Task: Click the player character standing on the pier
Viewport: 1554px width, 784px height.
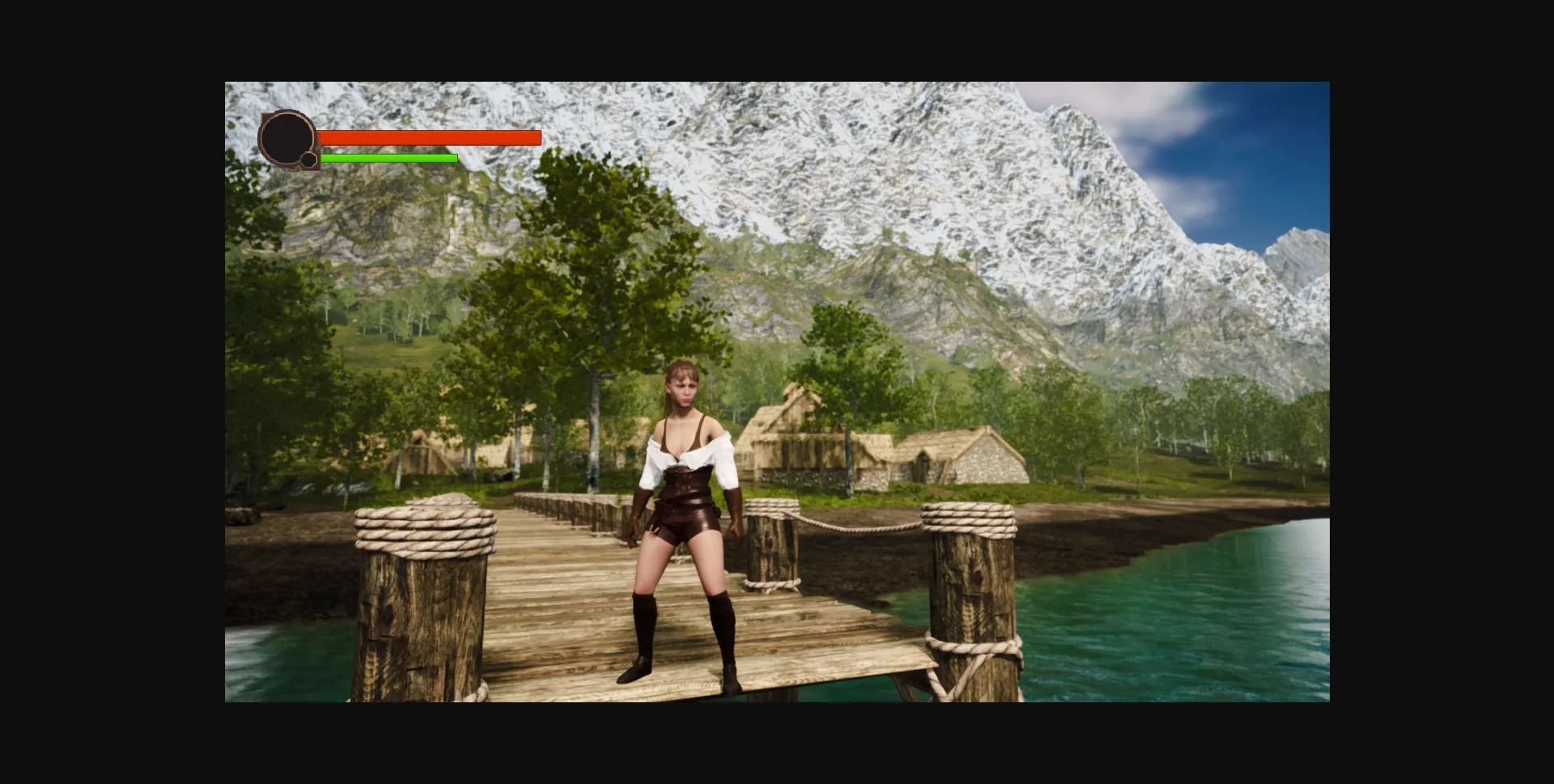Action: tap(686, 526)
